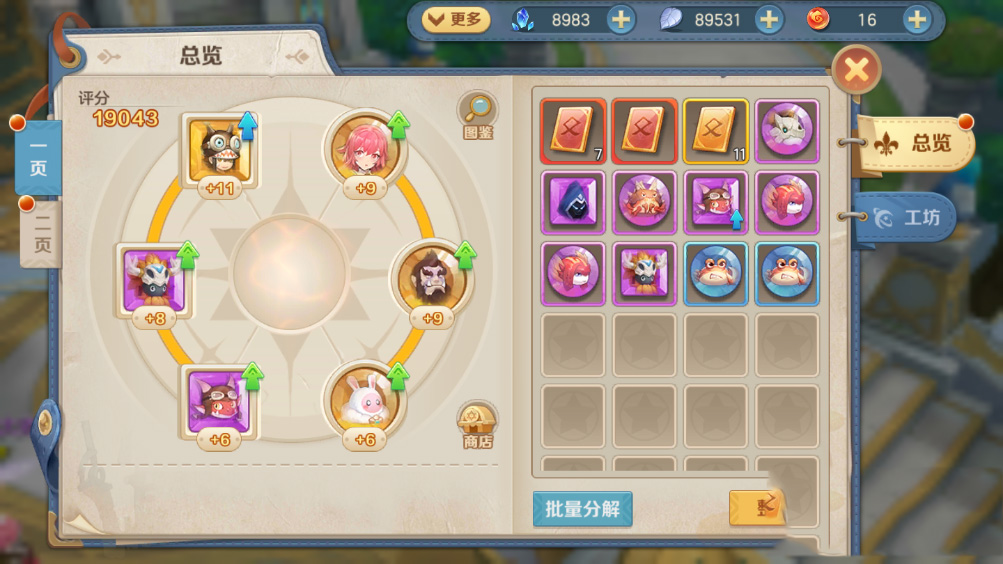Add more red swirl currency

916,19
